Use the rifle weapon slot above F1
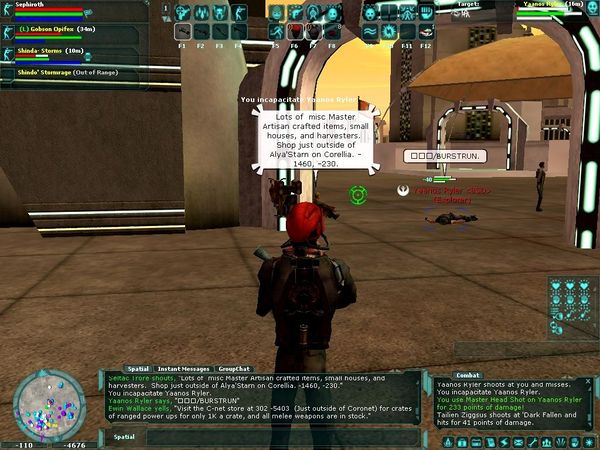This screenshot has width=600, height=450. tap(183, 31)
